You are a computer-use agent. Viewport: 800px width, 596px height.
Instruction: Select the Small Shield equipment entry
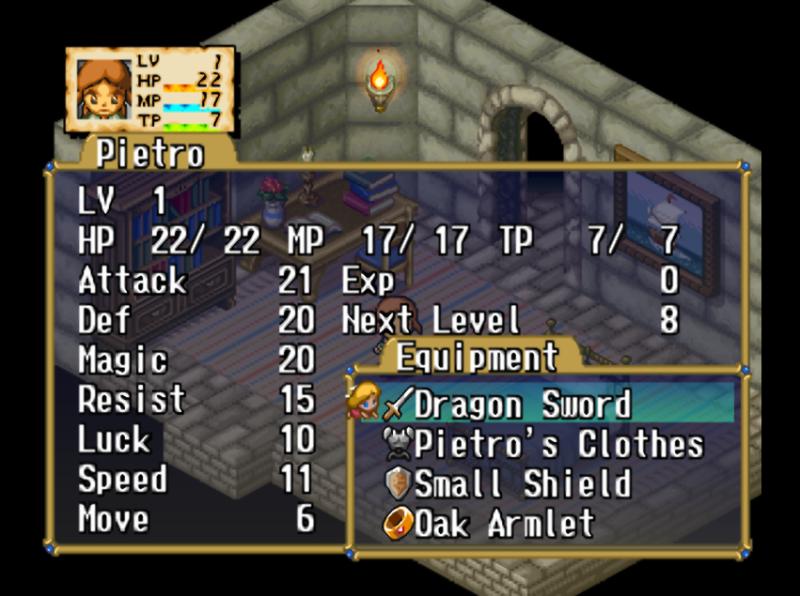[522, 484]
